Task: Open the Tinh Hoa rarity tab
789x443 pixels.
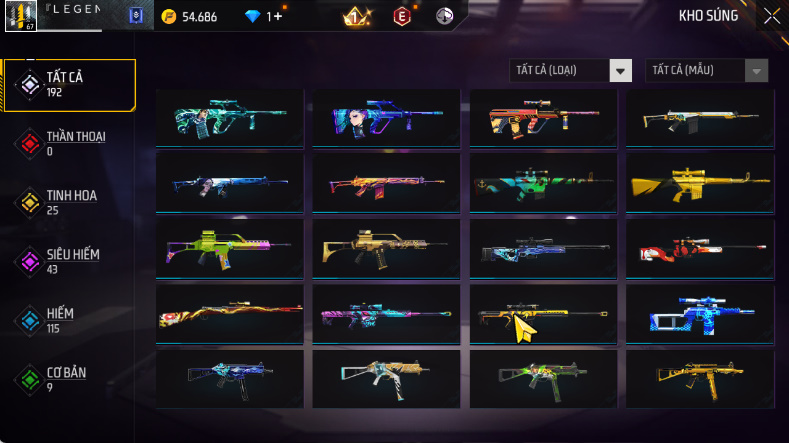Action: (x=69, y=202)
